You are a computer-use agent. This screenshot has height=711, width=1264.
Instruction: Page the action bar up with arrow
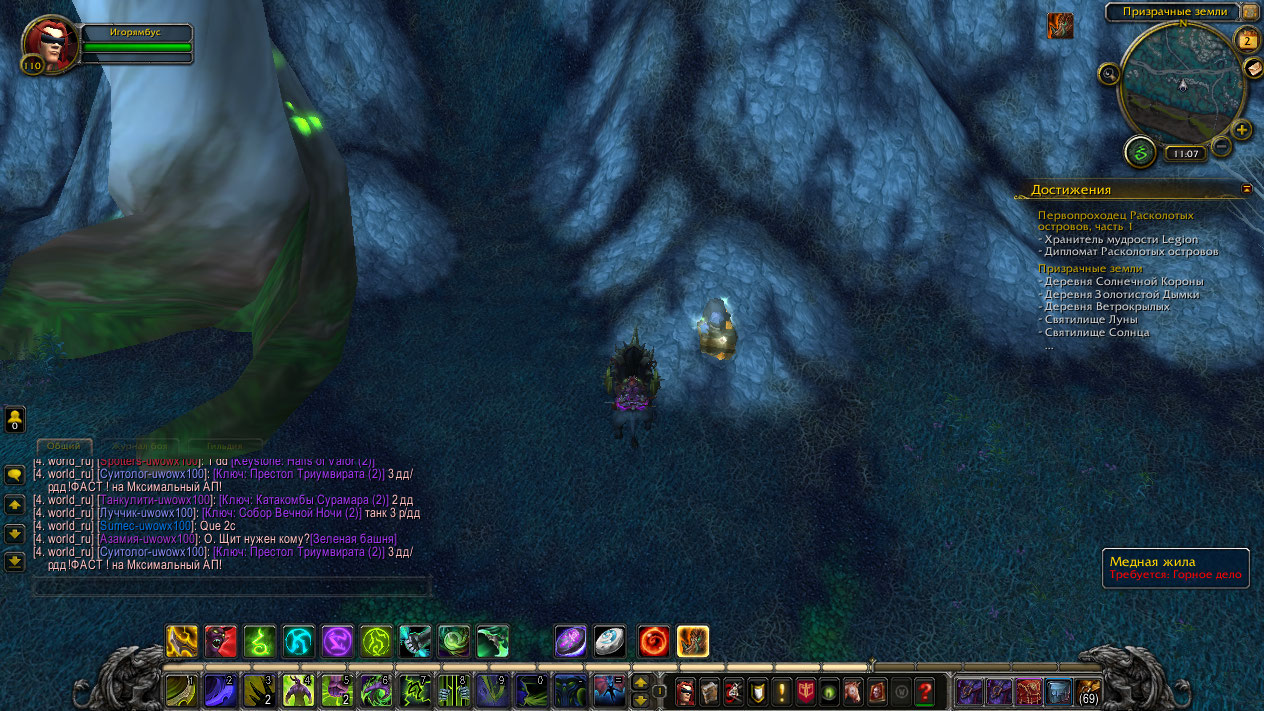tap(641, 683)
